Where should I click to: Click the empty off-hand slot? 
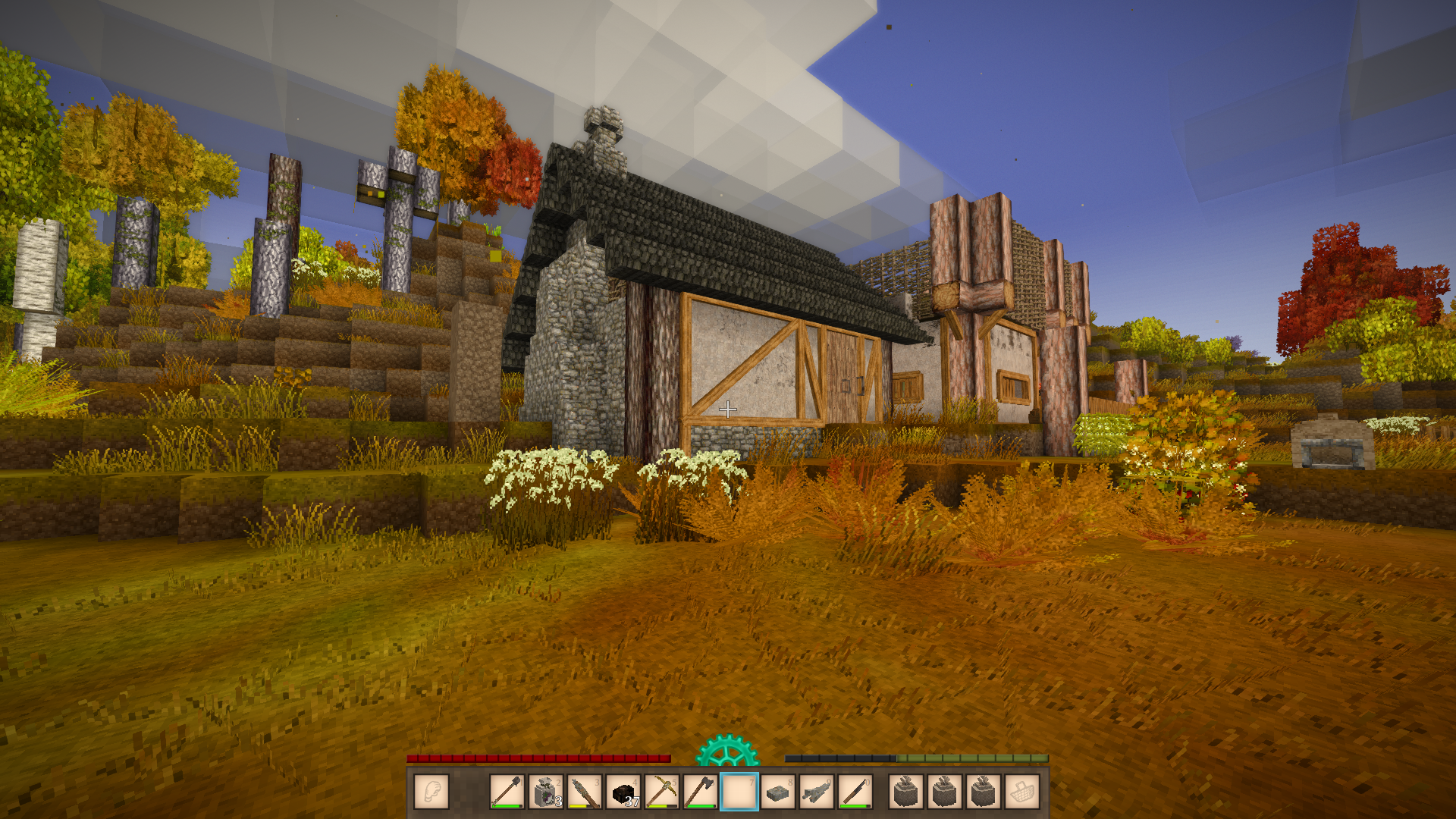pos(431,792)
